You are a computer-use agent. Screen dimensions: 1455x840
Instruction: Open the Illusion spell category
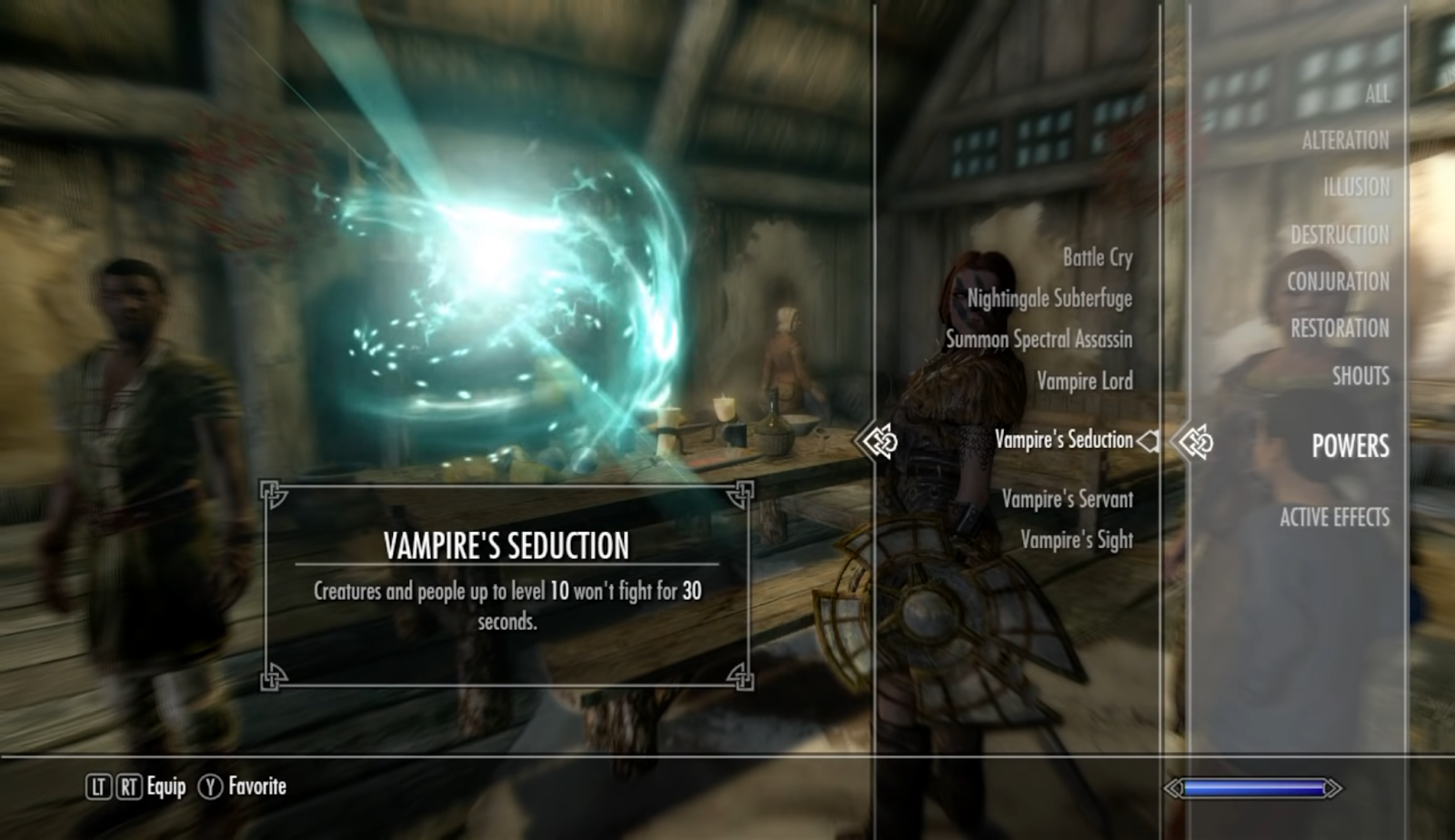click(1356, 187)
